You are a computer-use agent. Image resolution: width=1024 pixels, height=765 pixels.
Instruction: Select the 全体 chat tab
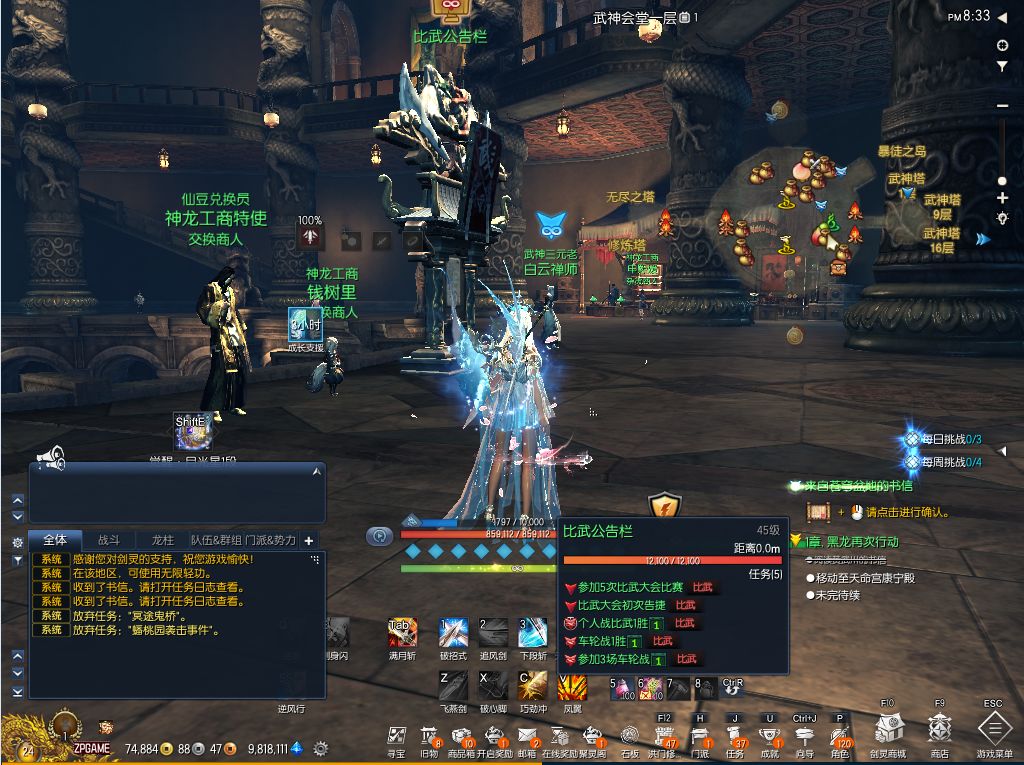point(55,540)
